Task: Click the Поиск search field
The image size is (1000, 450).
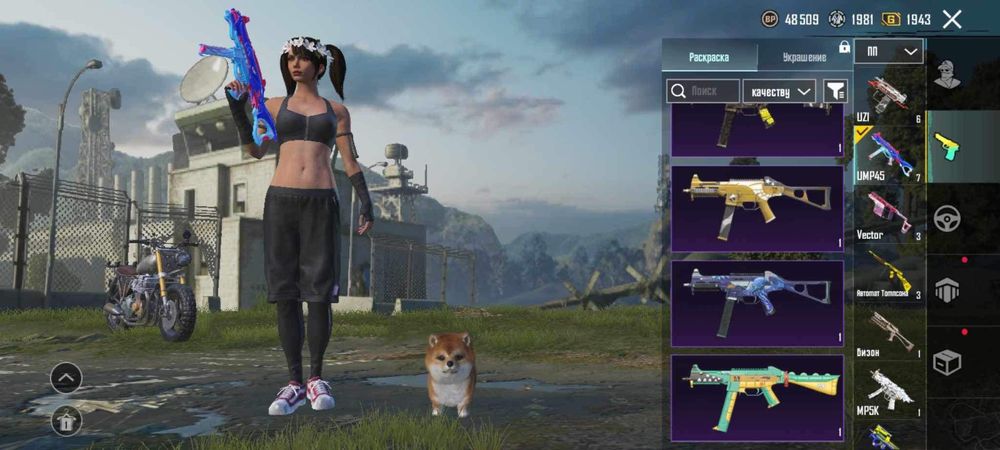Action: 703,91
